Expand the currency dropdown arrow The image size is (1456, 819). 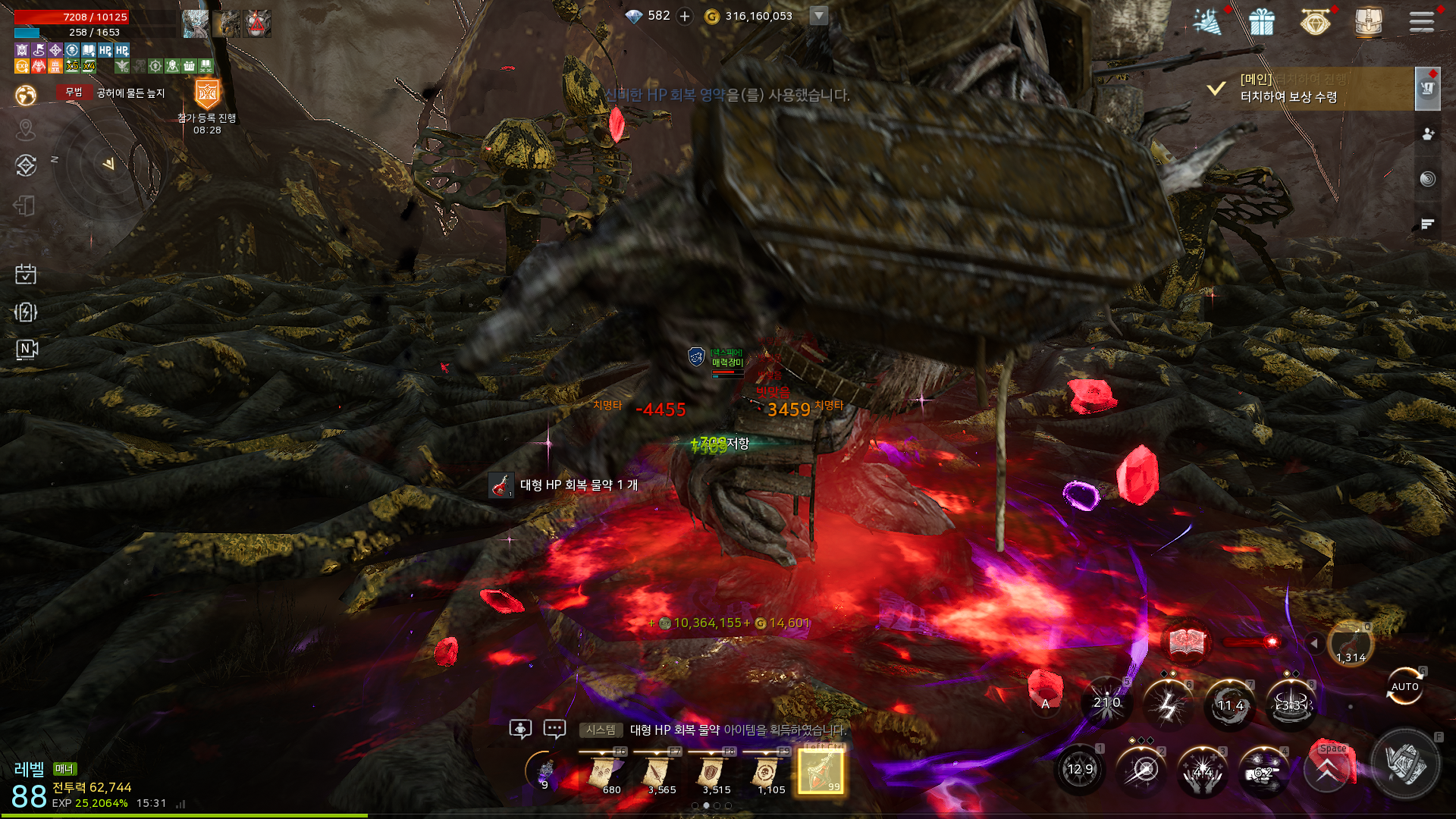point(818,16)
